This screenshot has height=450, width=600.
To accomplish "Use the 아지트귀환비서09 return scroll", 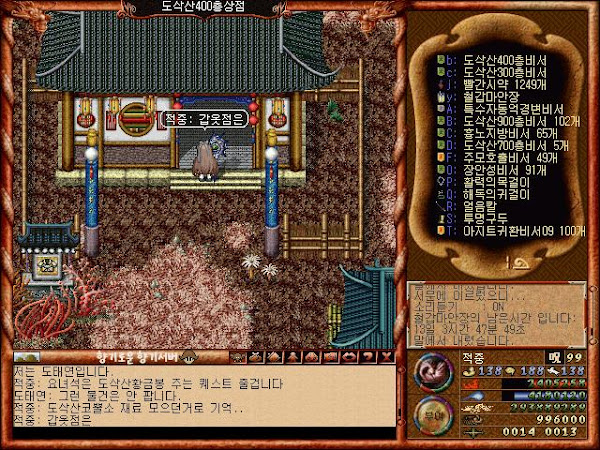I will point(520,229).
